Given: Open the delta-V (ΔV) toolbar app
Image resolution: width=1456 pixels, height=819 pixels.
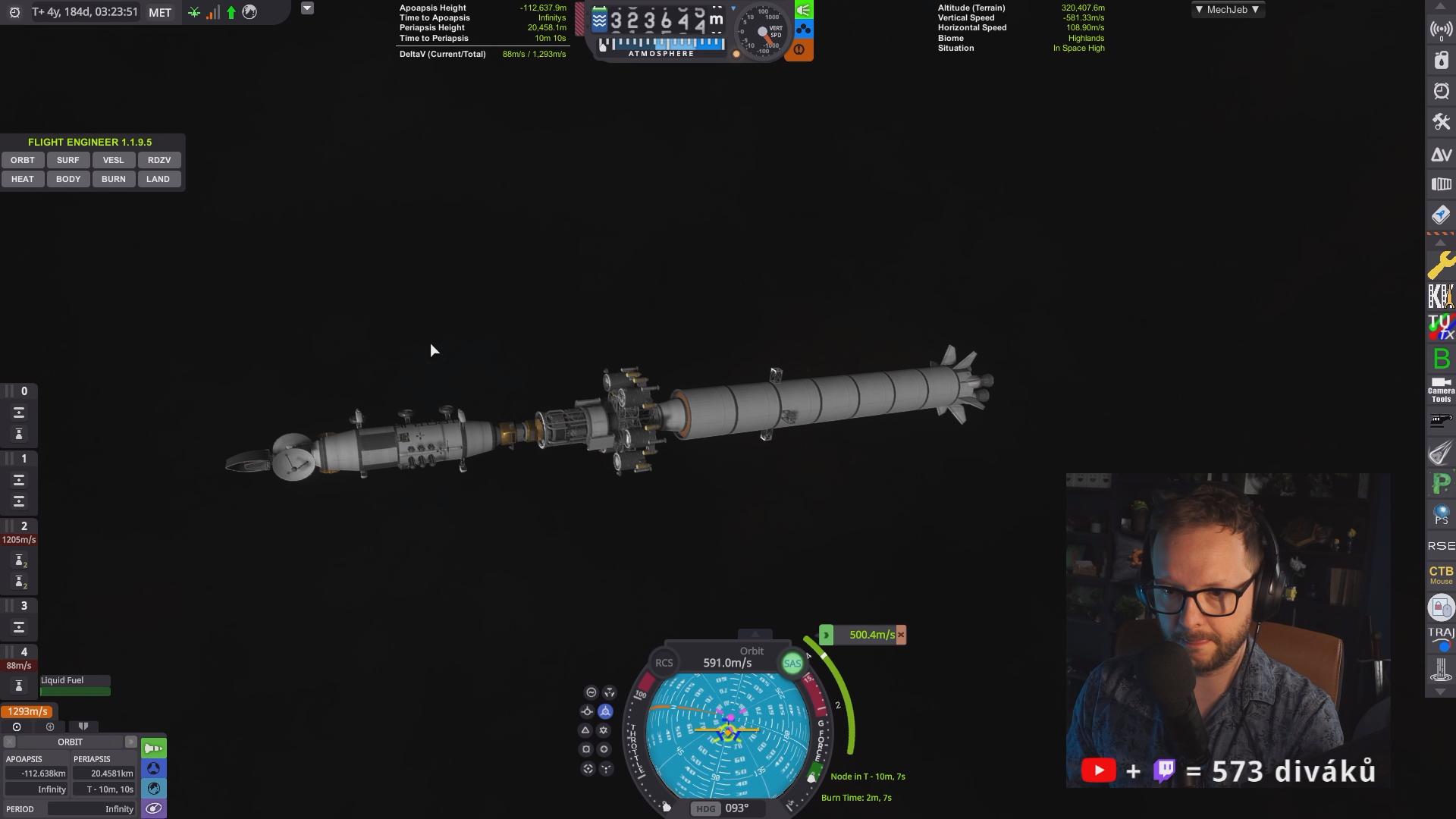Looking at the screenshot, I should [1441, 155].
